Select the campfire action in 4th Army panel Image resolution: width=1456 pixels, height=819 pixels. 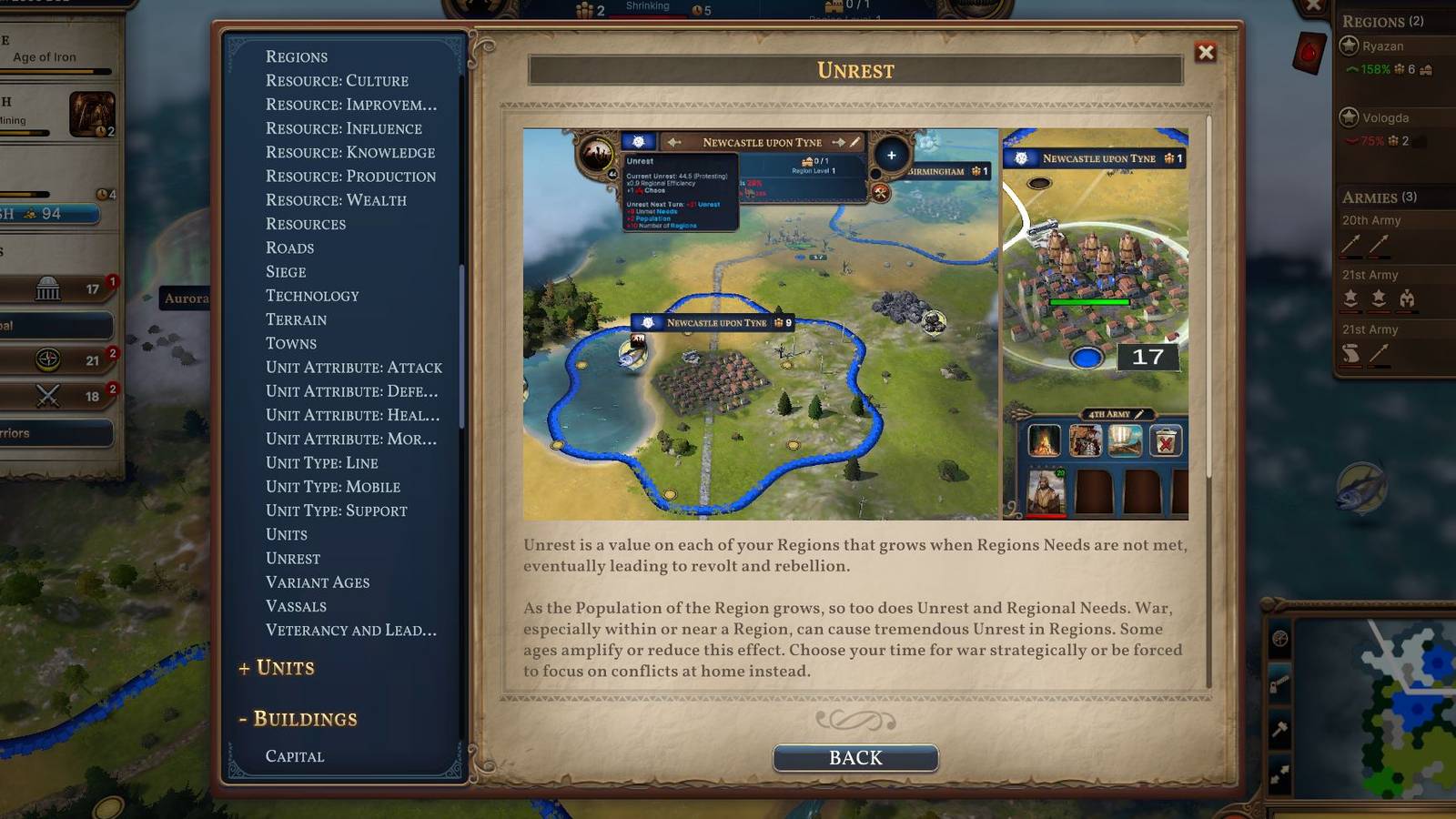tap(1044, 440)
